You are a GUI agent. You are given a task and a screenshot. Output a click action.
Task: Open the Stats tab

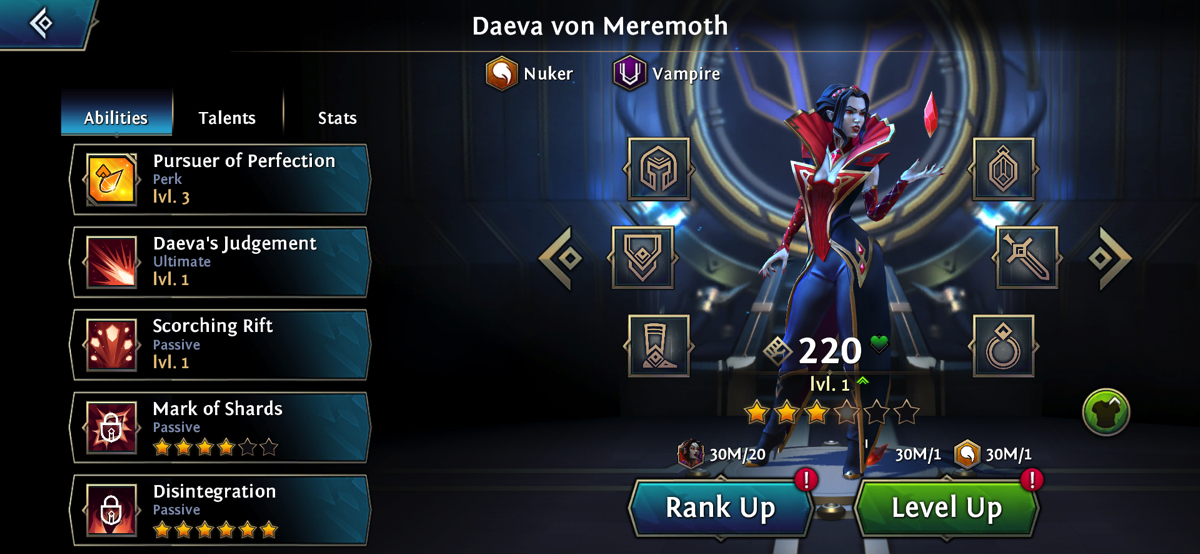coord(337,118)
